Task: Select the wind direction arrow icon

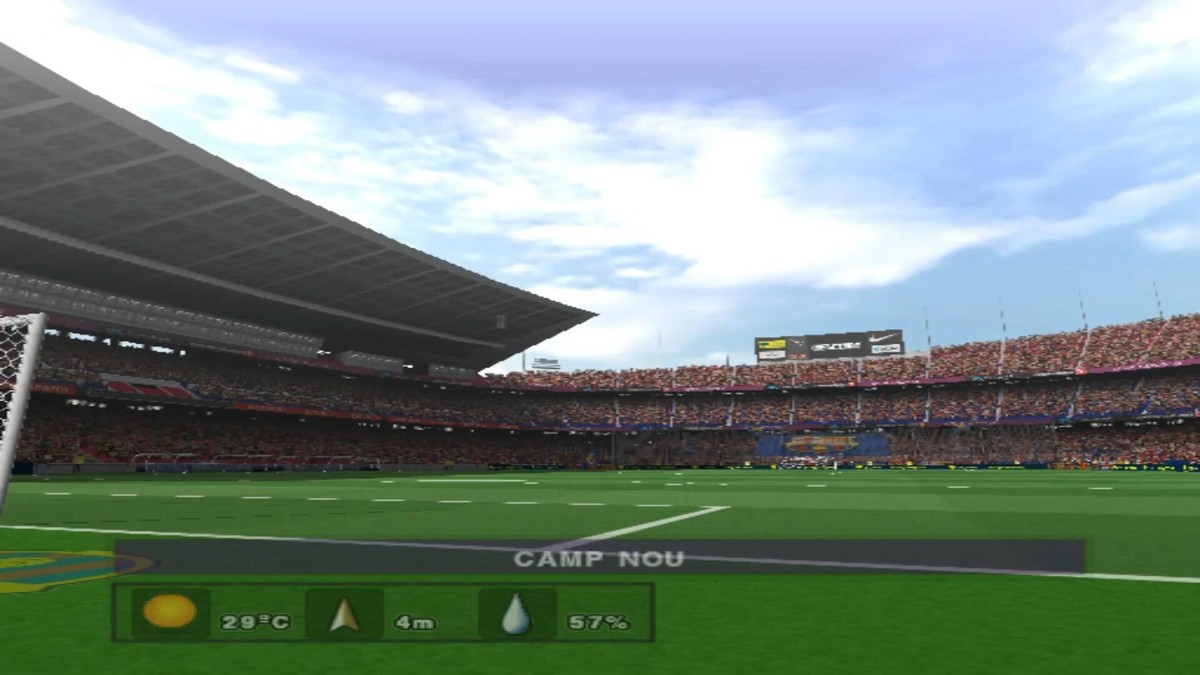Action: 344,614
